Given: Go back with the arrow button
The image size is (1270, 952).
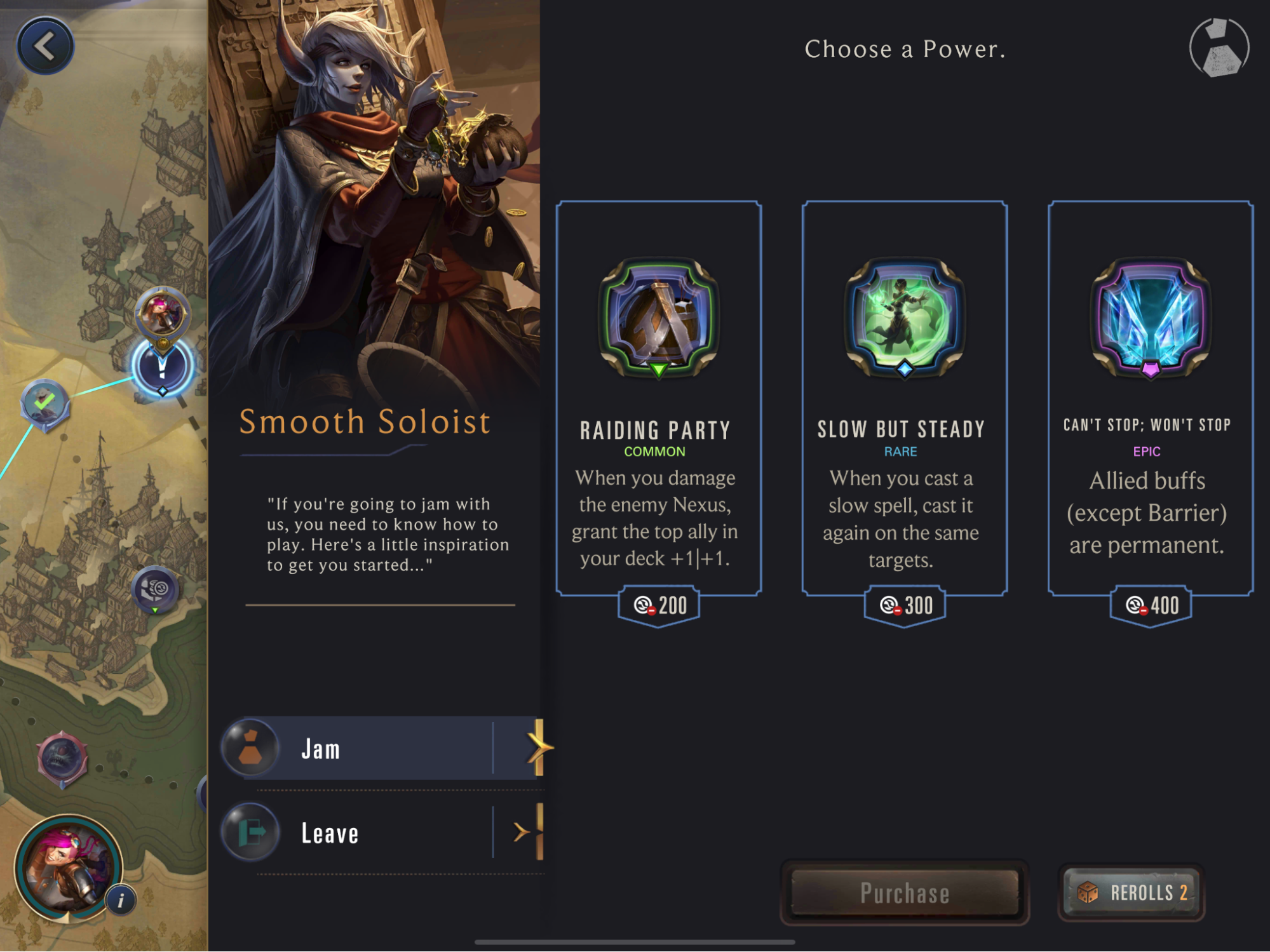Looking at the screenshot, I should 45,46.
